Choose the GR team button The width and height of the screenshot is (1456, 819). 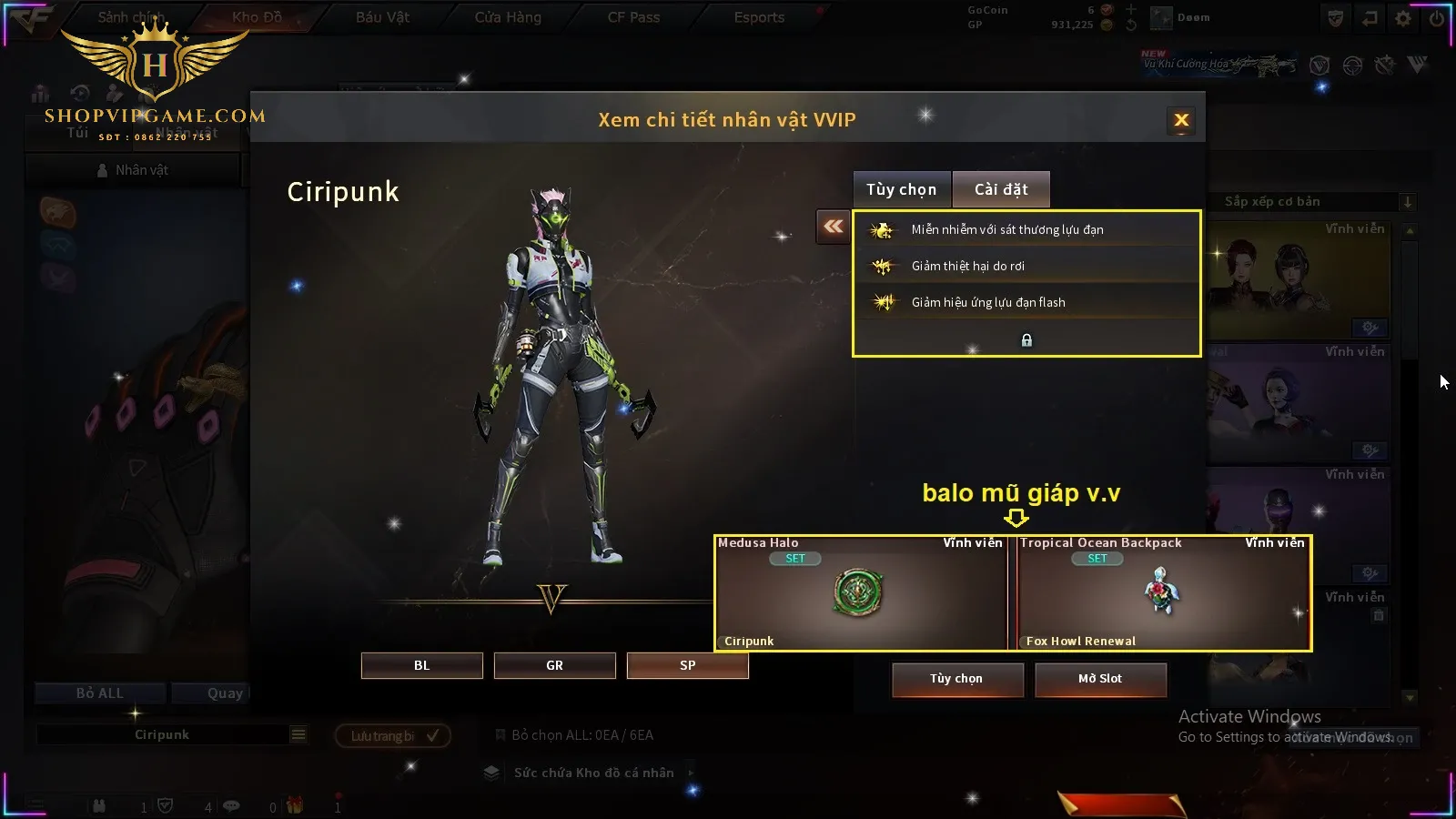554,665
